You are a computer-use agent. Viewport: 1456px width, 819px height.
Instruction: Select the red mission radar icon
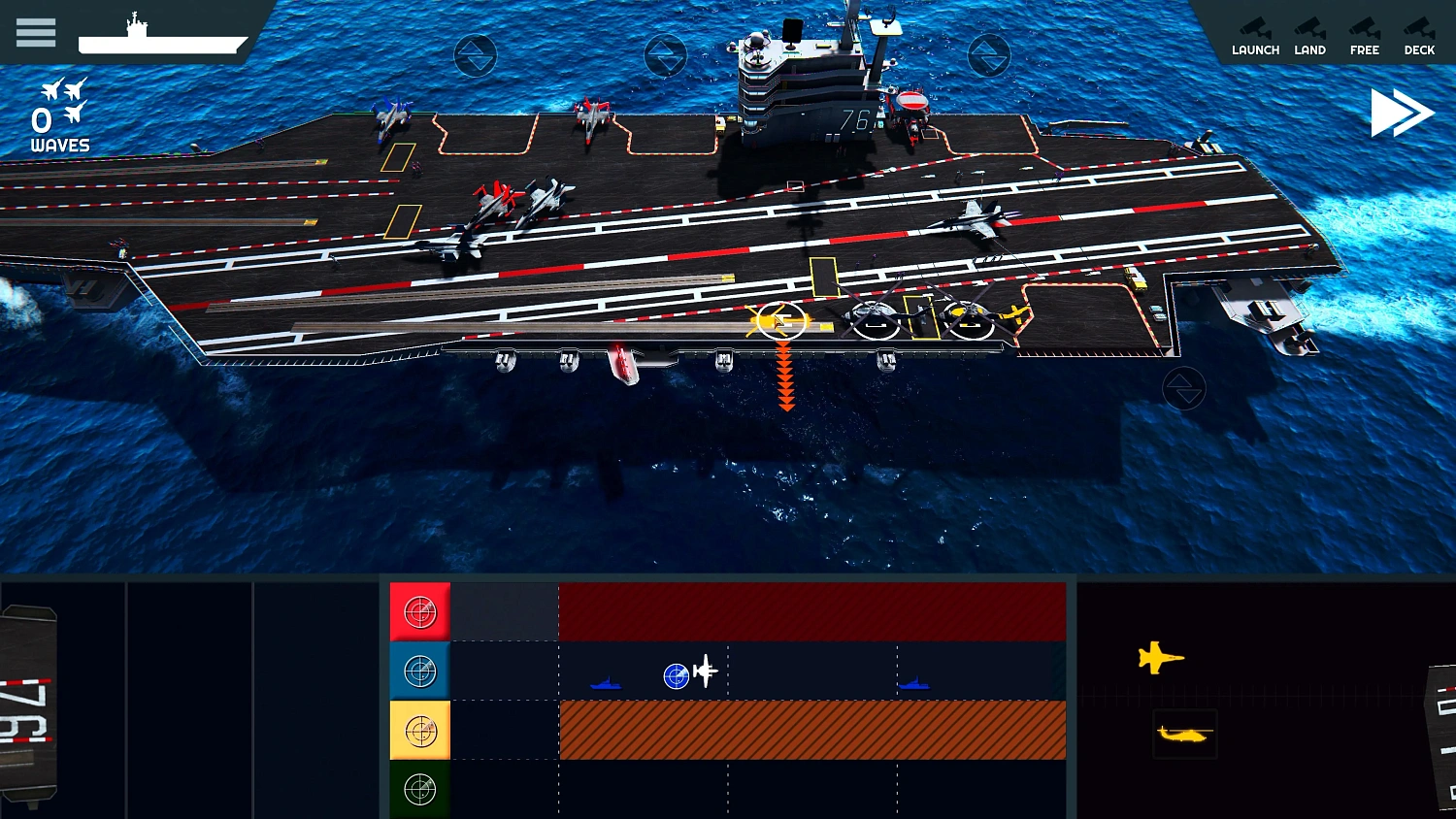[419, 611]
